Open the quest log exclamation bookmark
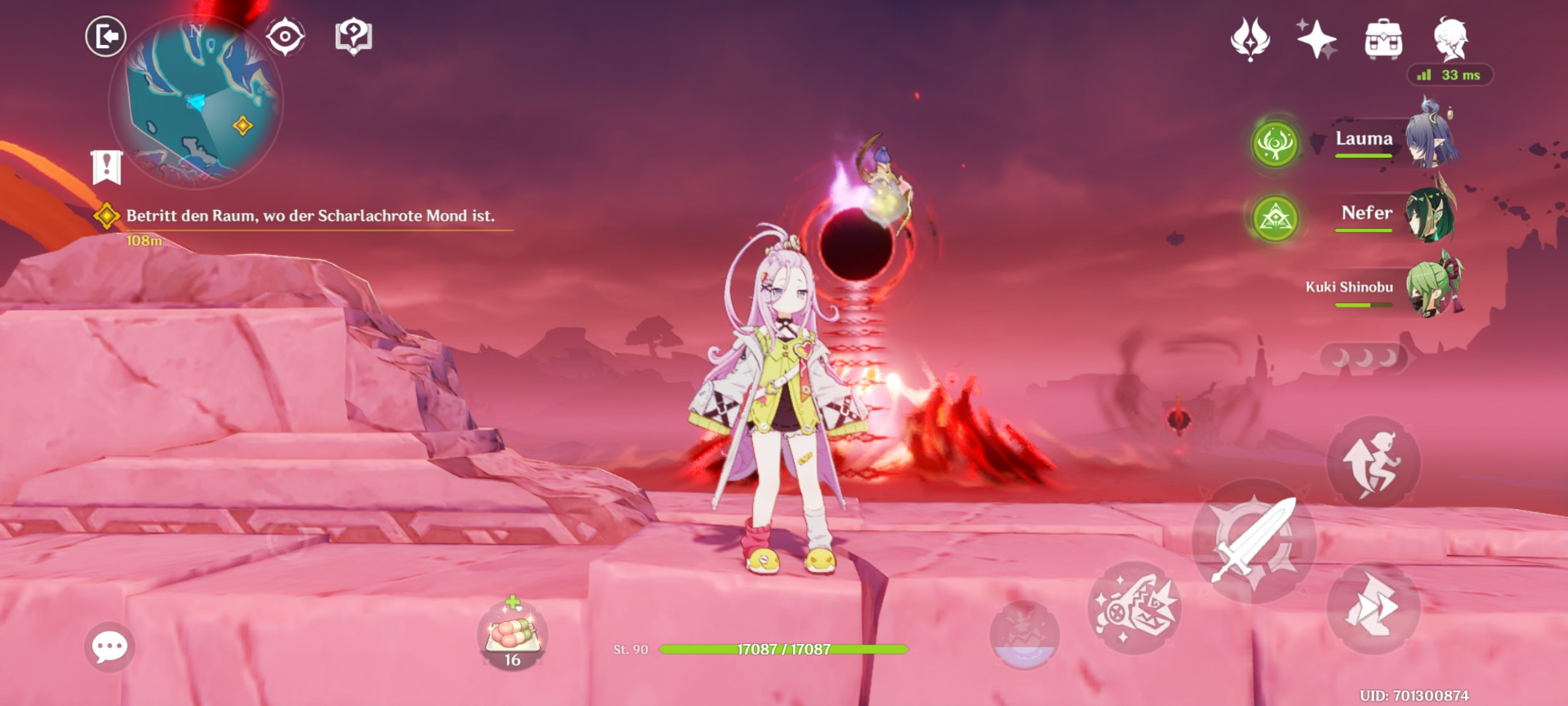 click(x=107, y=167)
